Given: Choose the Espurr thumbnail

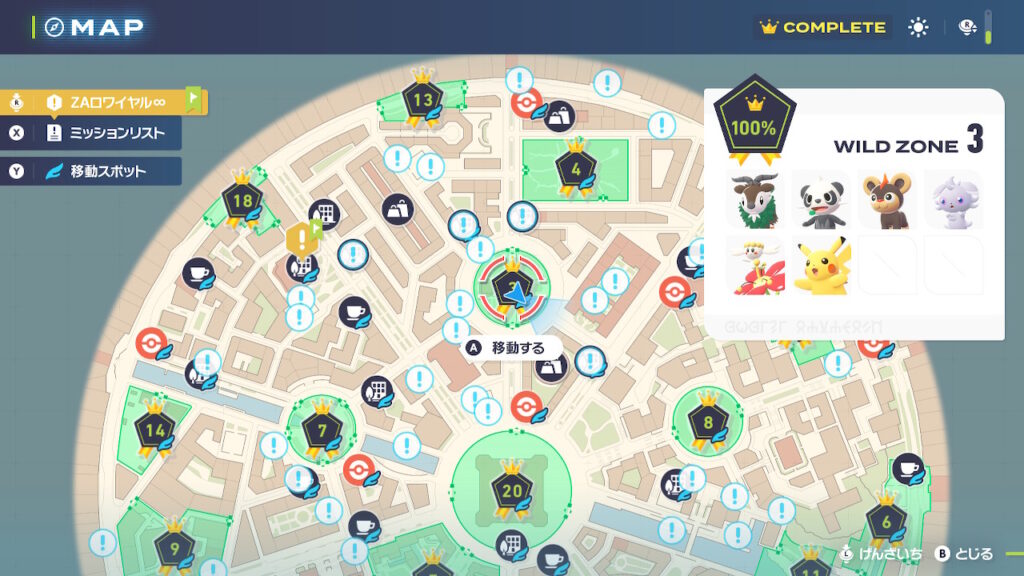Looking at the screenshot, I should point(953,199).
